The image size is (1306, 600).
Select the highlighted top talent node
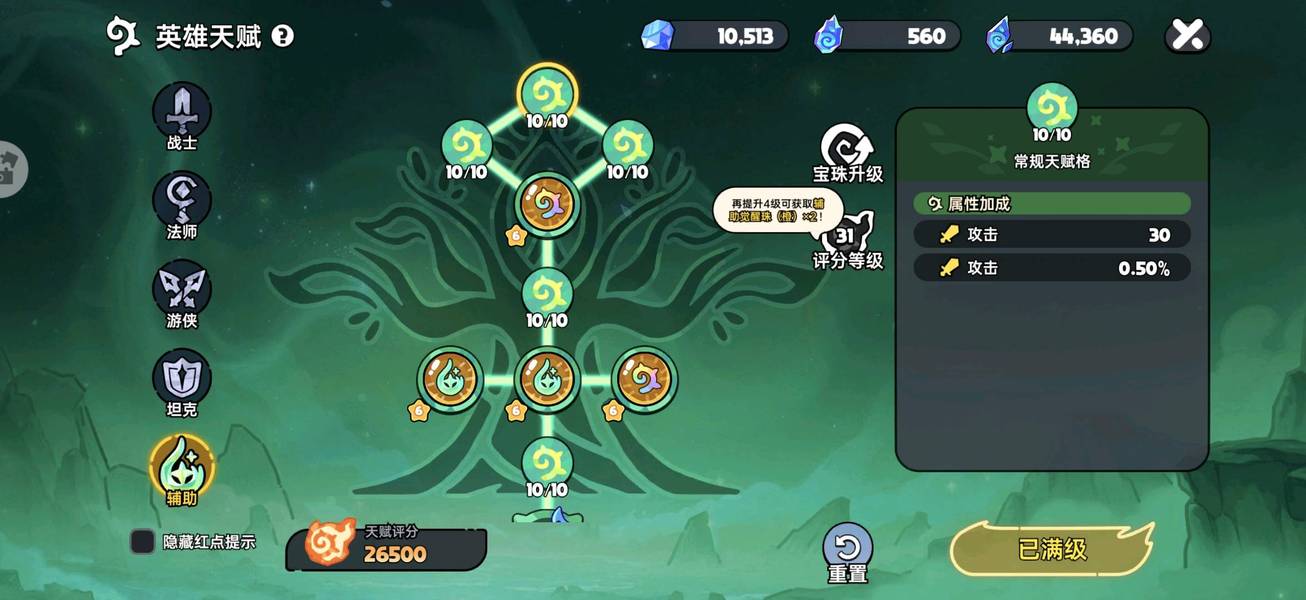coord(547,94)
